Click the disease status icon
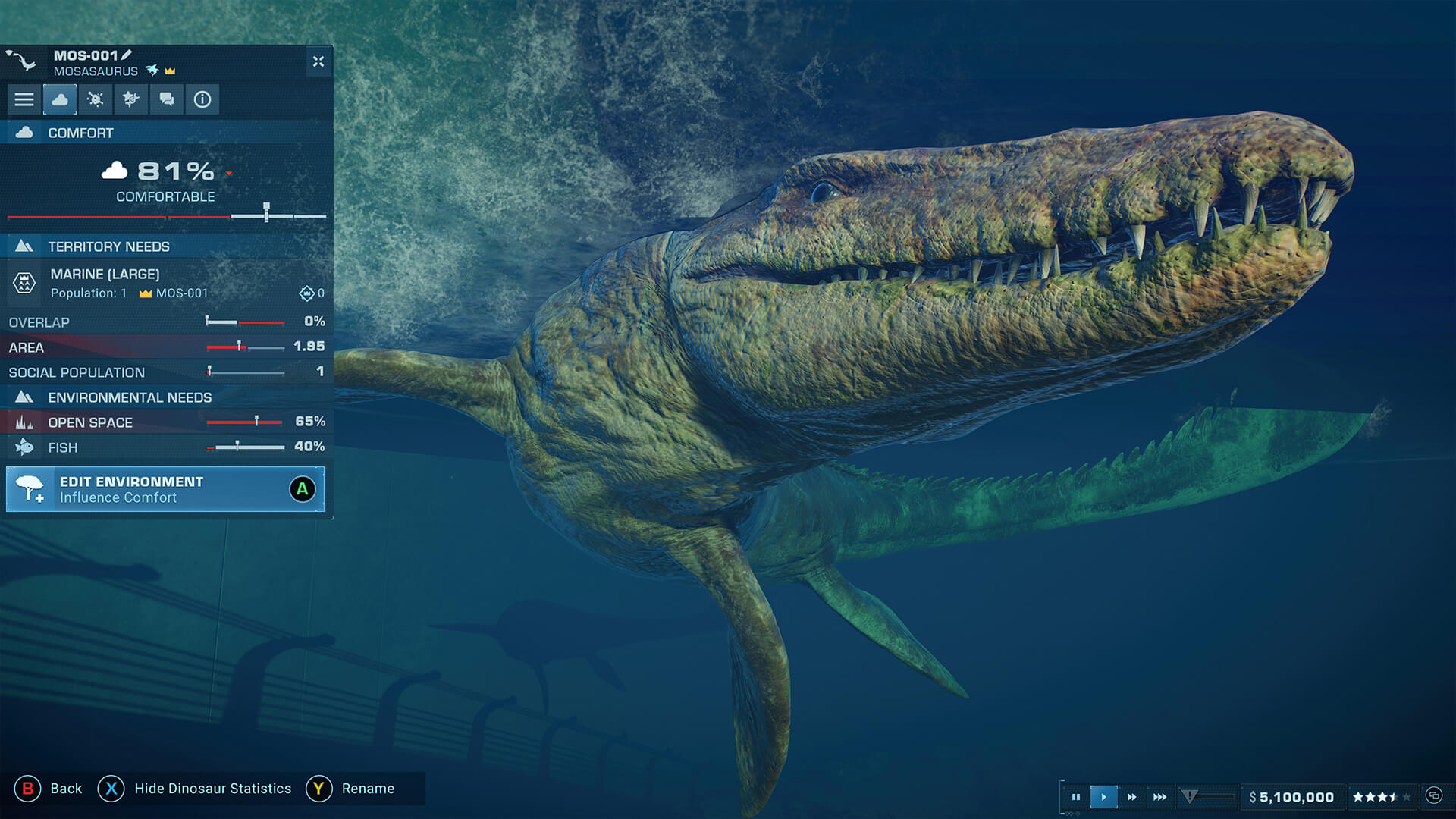The width and height of the screenshot is (1456, 819). pyautogui.click(x=96, y=99)
